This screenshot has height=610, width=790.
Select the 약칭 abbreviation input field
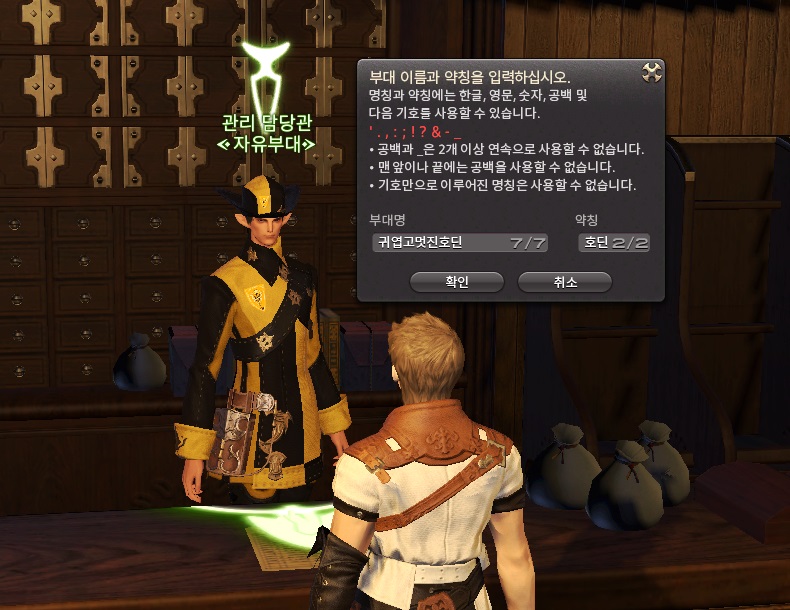point(614,243)
